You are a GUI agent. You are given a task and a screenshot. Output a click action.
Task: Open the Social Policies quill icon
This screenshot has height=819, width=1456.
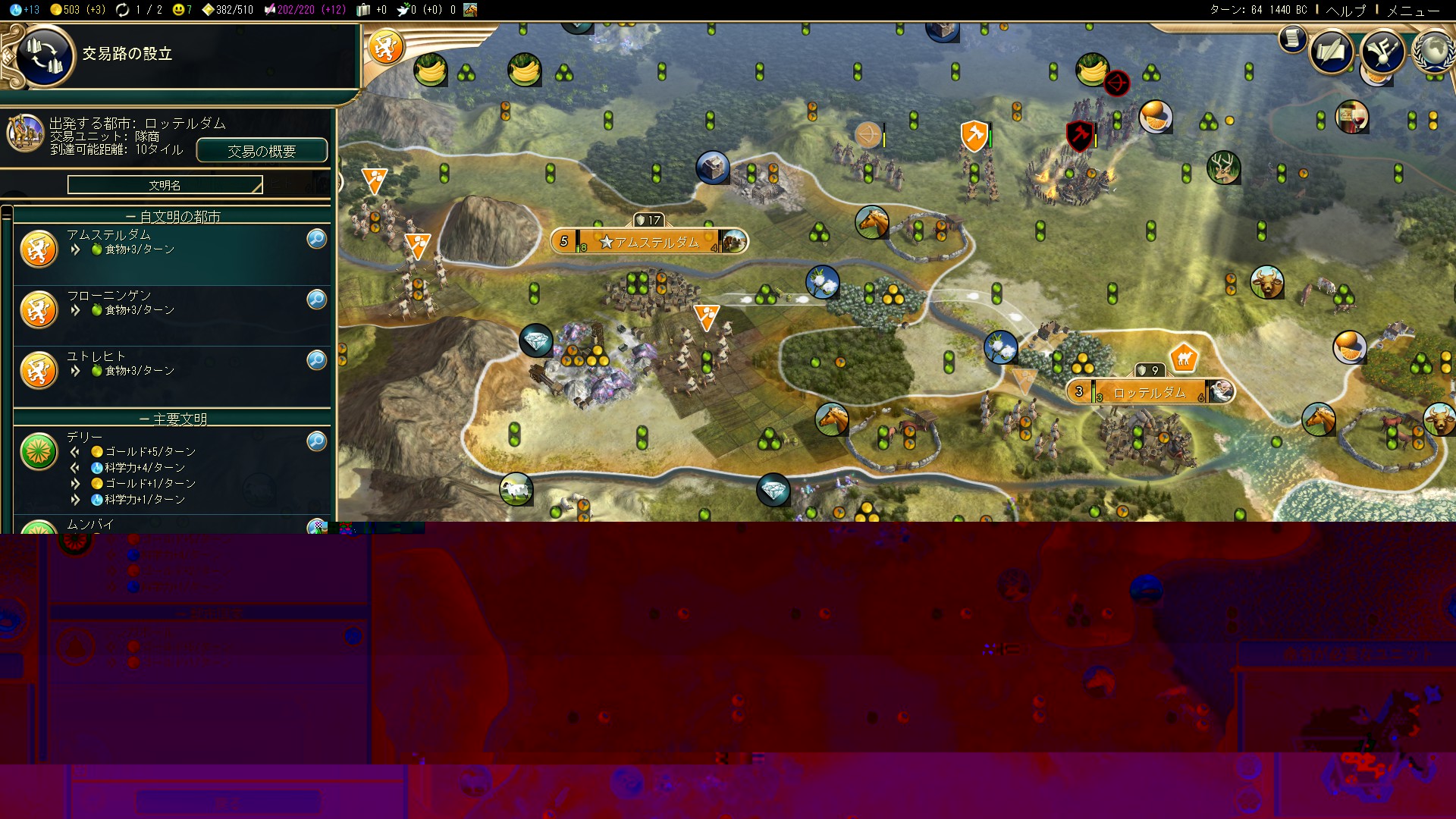[x=1333, y=51]
